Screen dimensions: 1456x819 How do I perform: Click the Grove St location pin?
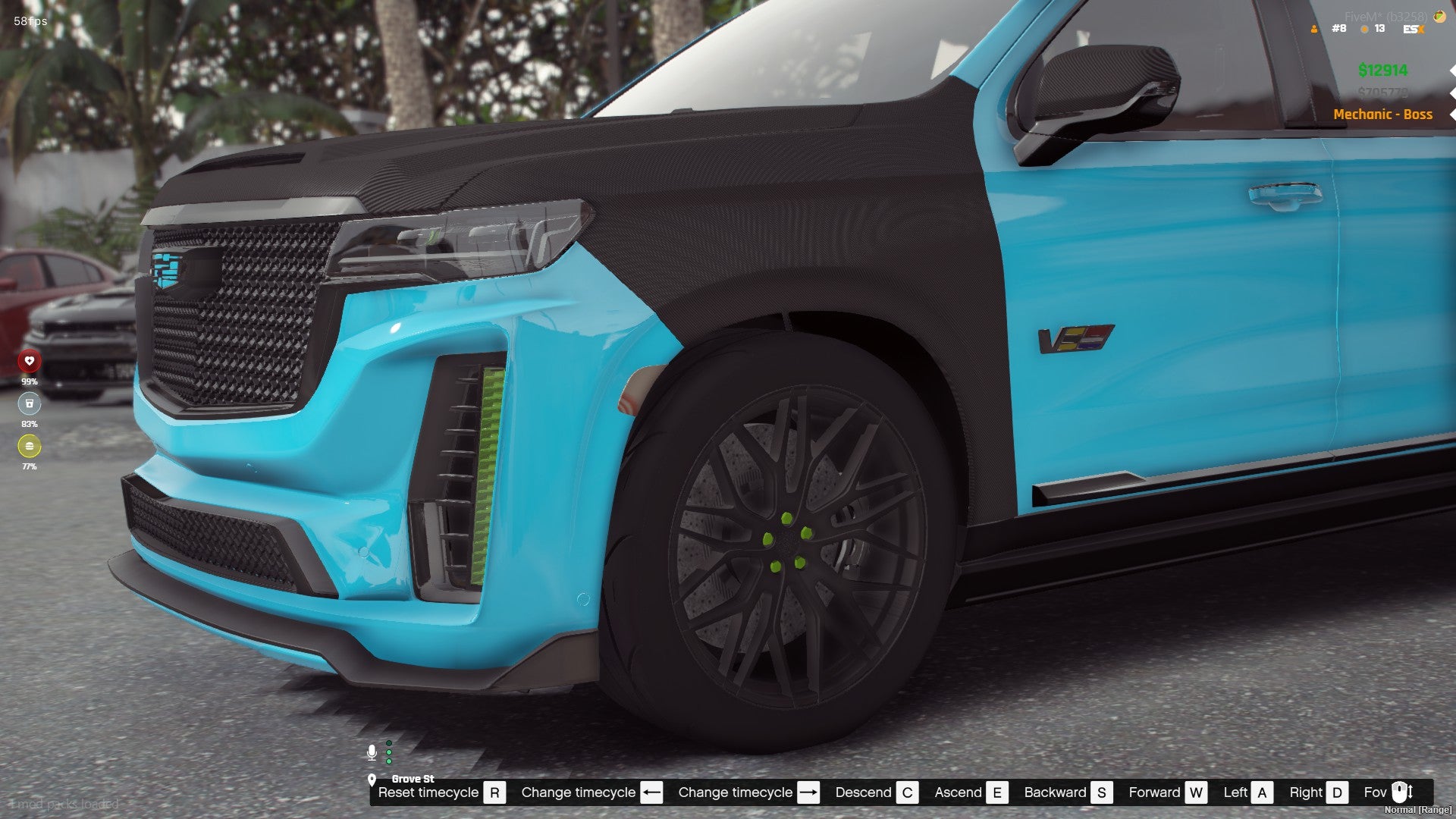pos(372,780)
